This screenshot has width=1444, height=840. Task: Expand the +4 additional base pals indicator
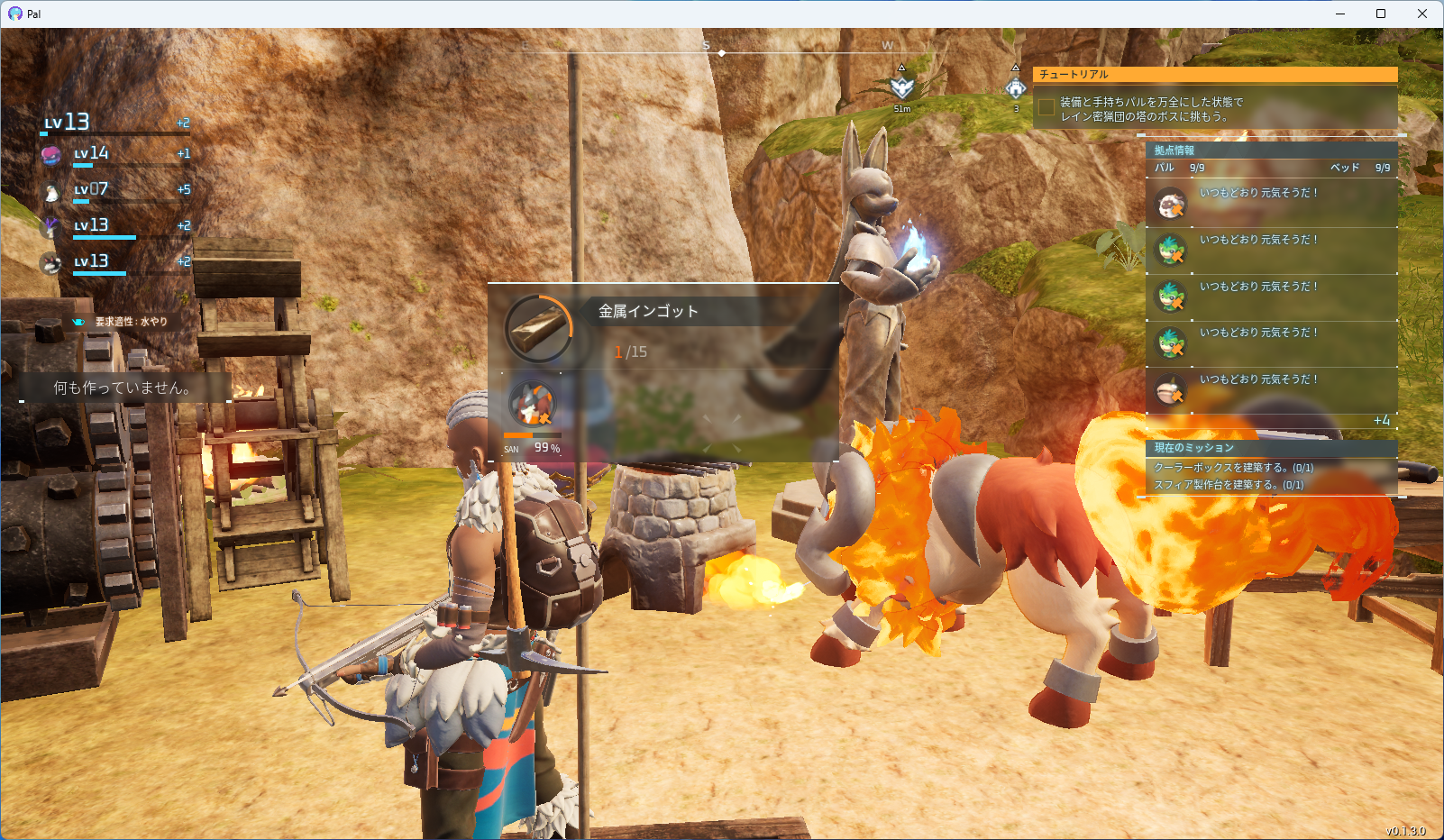pyautogui.click(x=1382, y=421)
